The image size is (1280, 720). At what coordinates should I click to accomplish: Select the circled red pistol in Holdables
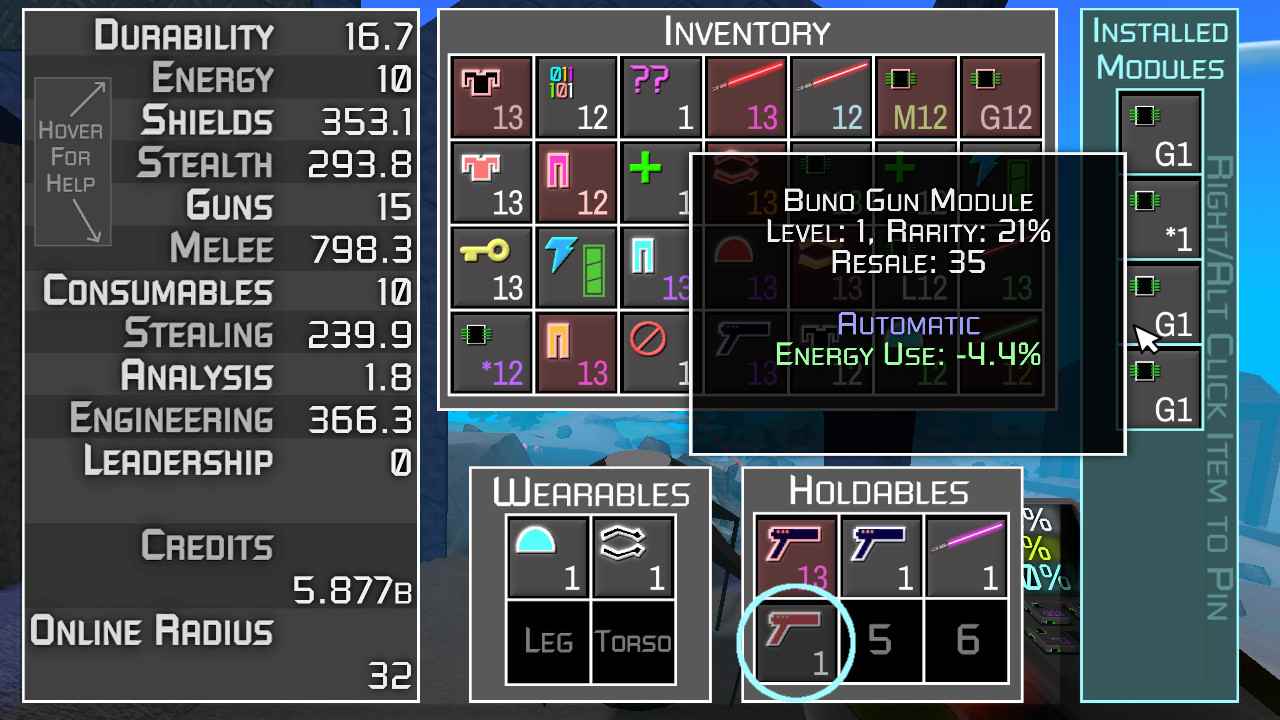795,640
